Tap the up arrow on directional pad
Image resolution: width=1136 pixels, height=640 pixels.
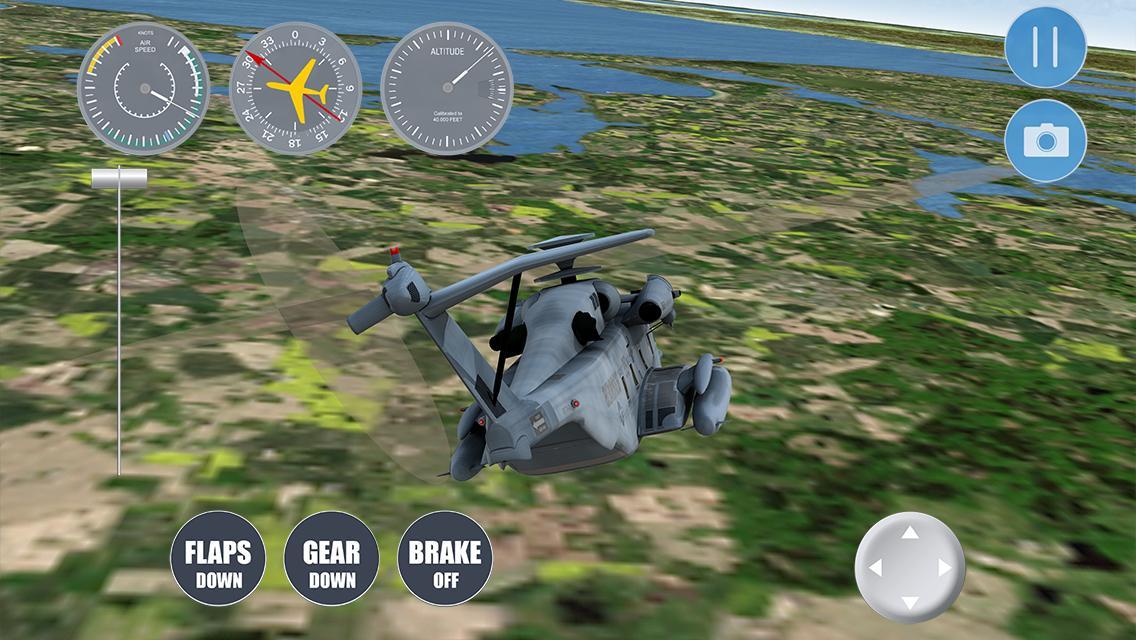click(x=910, y=533)
